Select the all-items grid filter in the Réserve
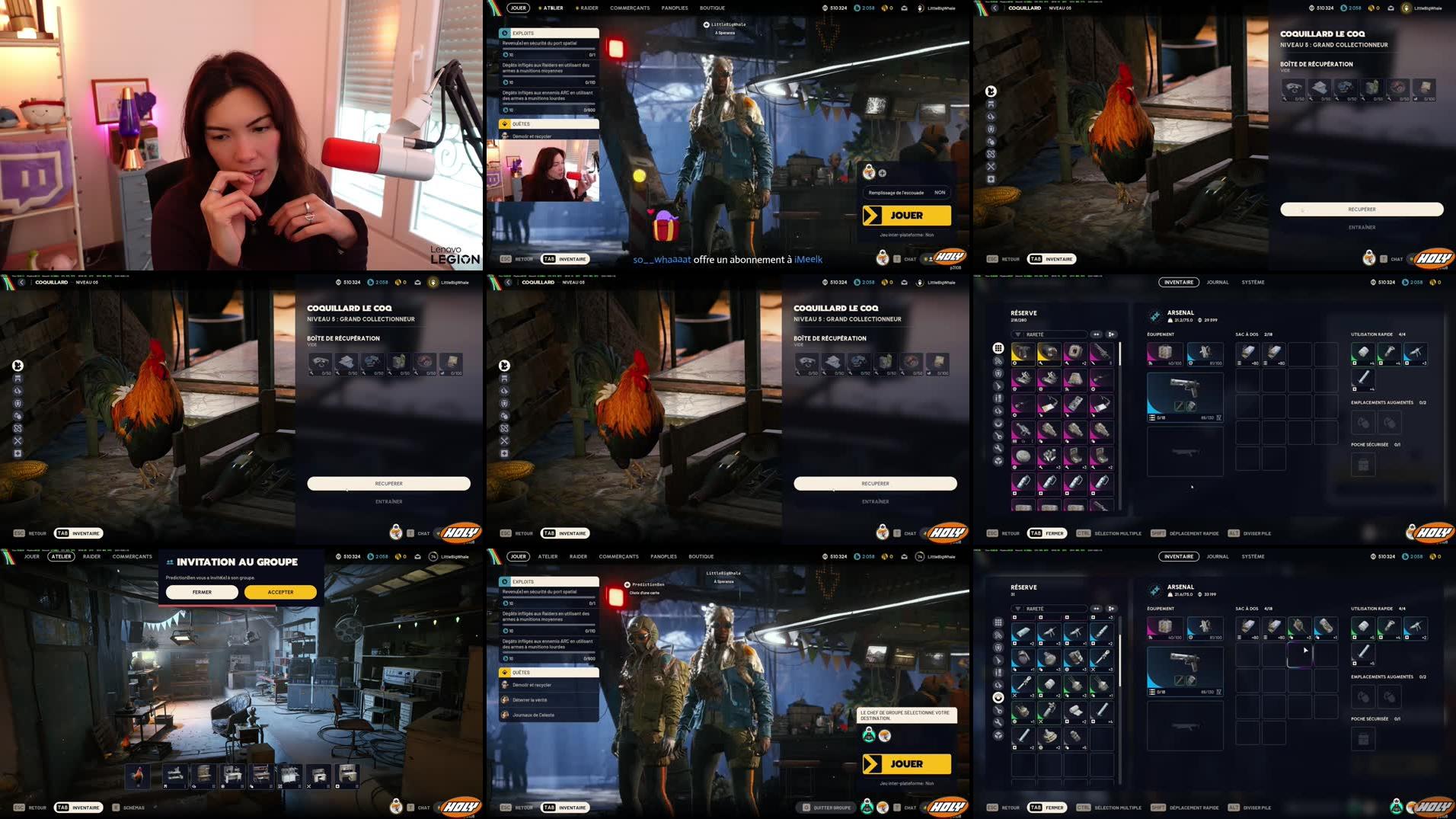This screenshot has width=1456, height=819. (998, 349)
